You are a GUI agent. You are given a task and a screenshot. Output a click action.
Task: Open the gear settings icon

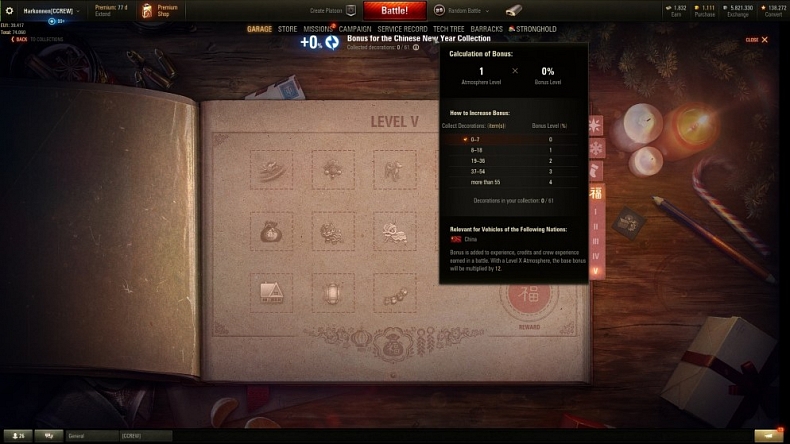10,10
